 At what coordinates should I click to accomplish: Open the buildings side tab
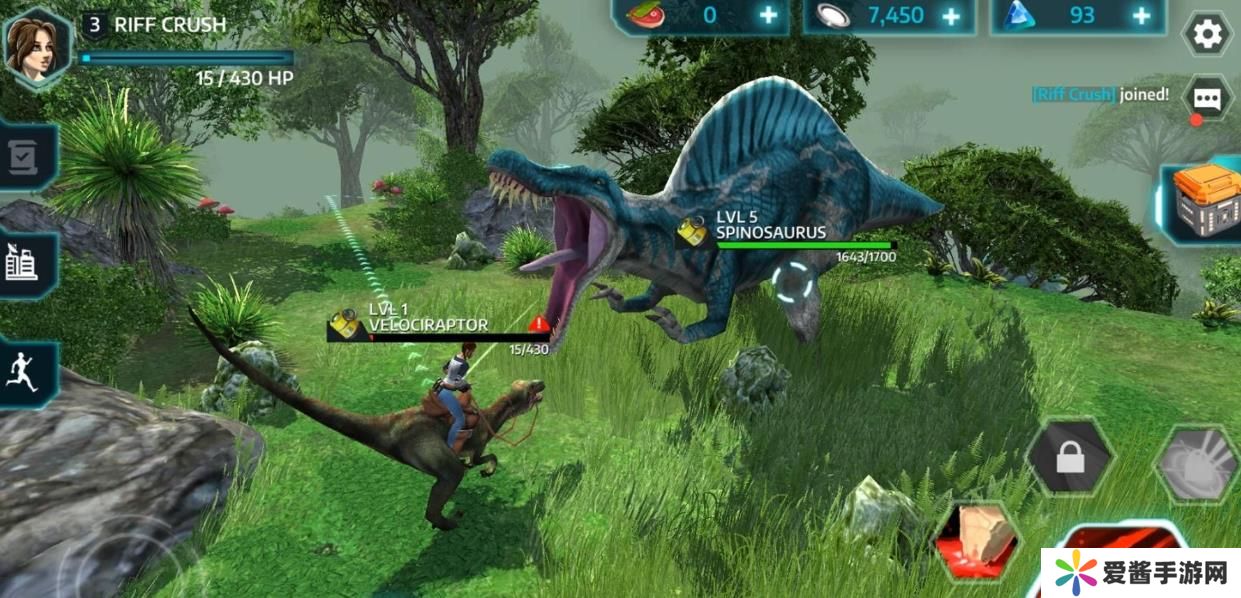[24, 264]
